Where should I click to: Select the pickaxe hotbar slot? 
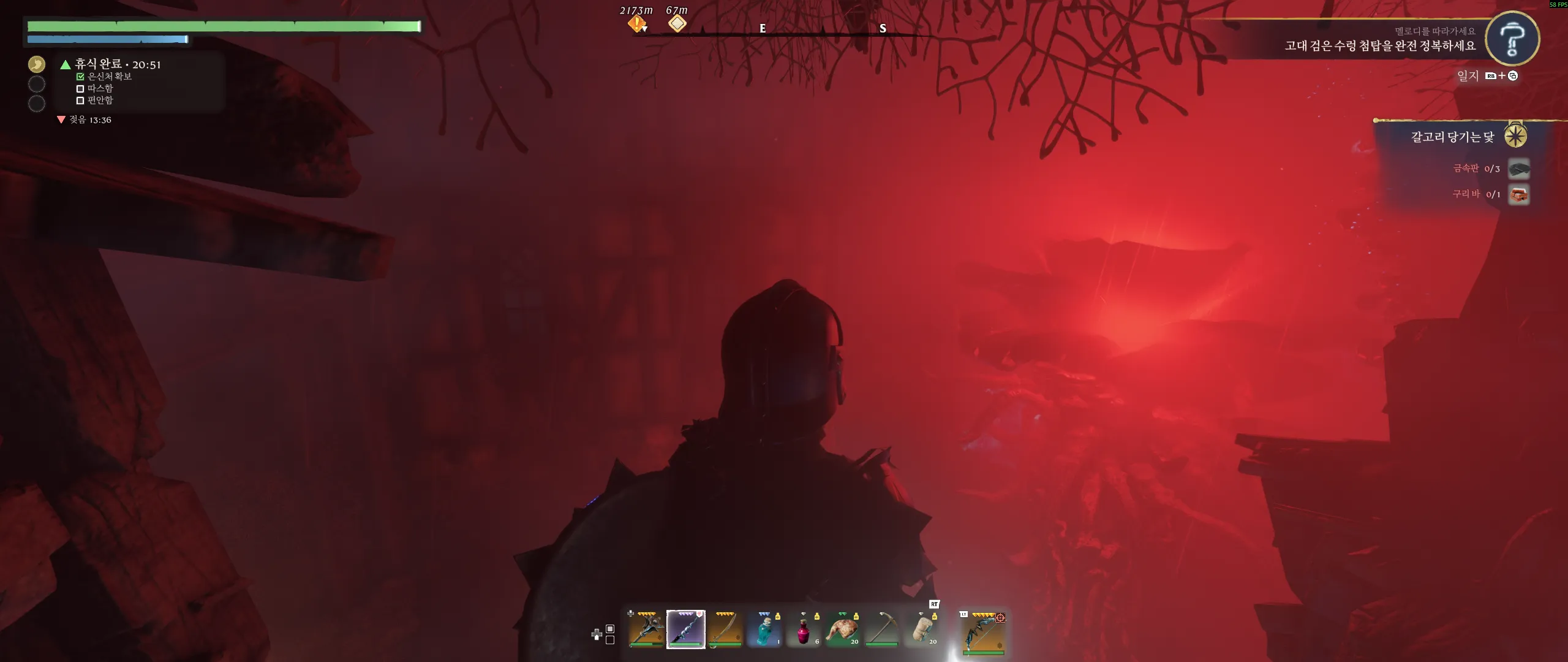click(882, 630)
